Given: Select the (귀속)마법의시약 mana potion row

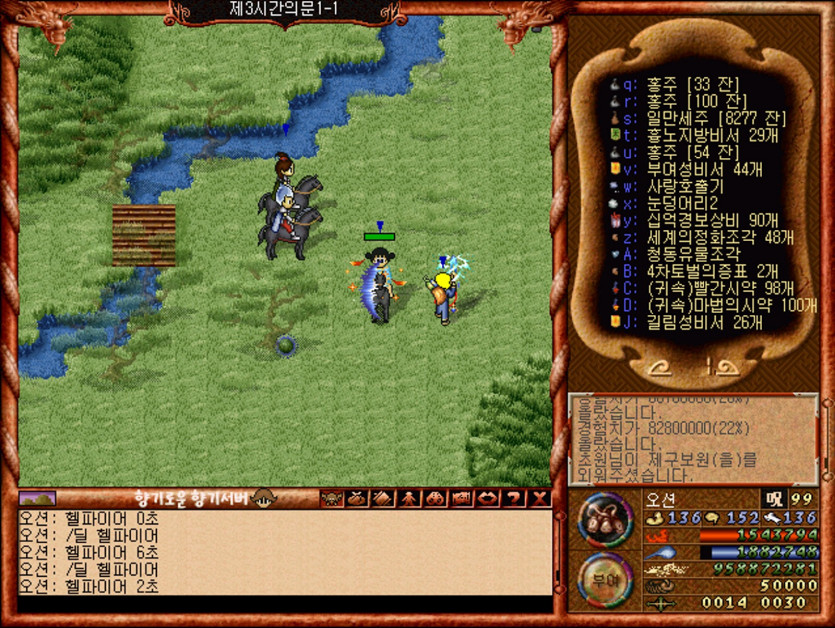Looking at the screenshot, I should pos(718,305).
